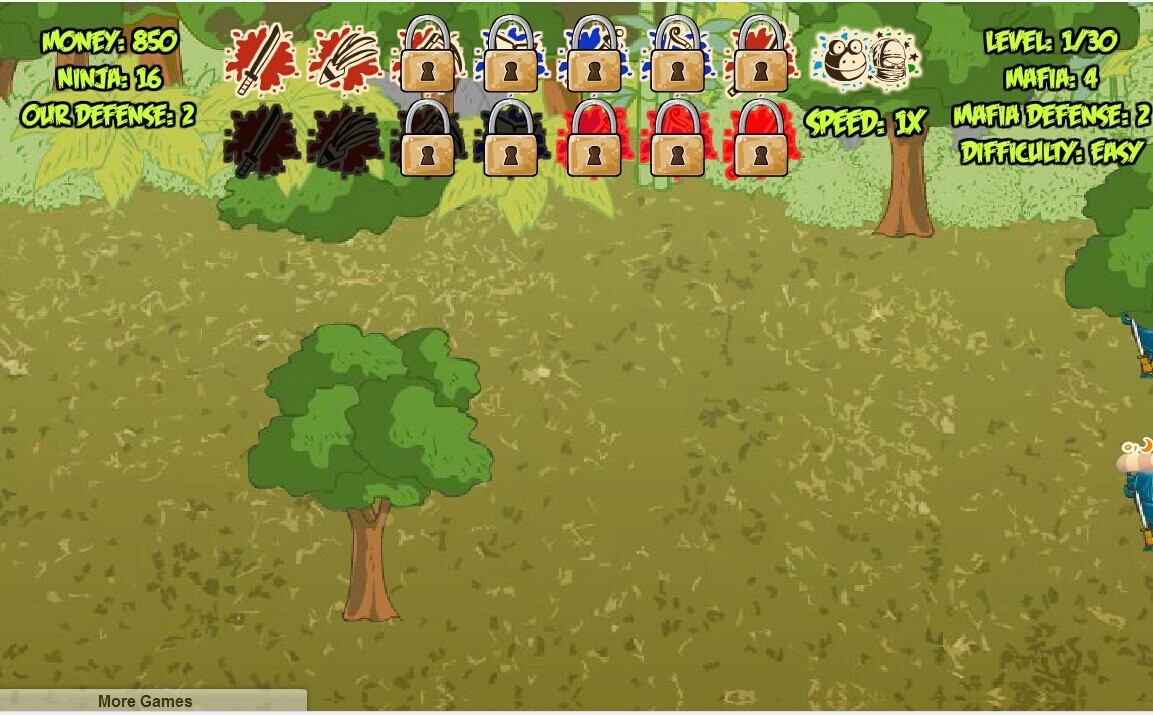The height and width of the screenshot is (715, 1153).
Task: Open the More Games link
Action: [x=145, y=701]
